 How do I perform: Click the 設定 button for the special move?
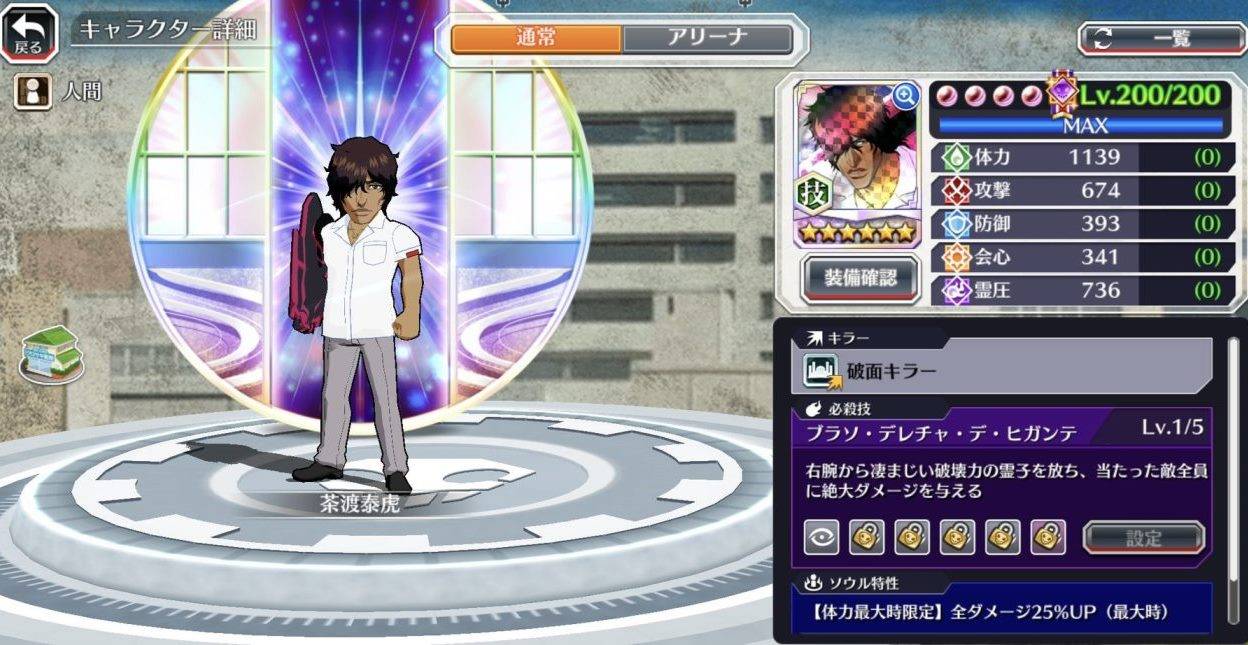(1144, 537)
